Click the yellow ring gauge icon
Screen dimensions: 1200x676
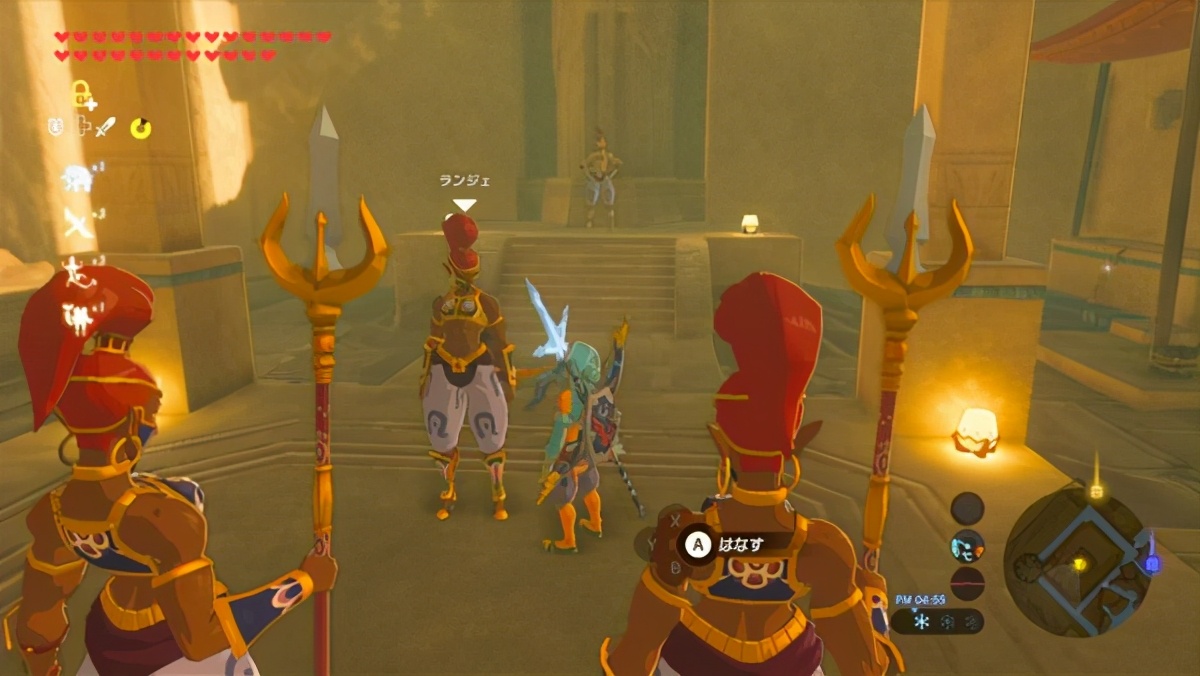[141, 128]
